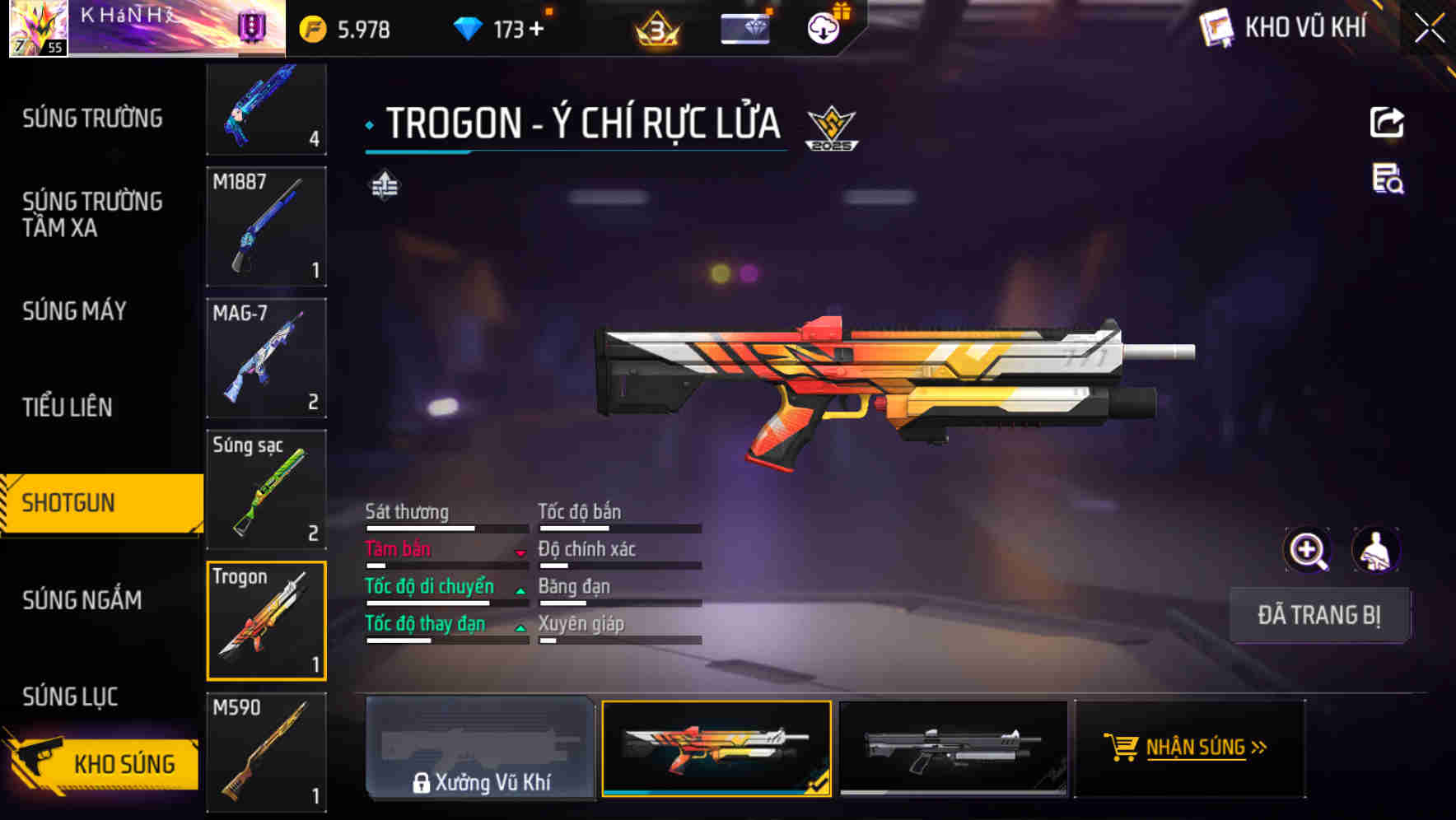Choose the Súng Ngắm category
Screen dimensions: 1456x820
point(82,600)
